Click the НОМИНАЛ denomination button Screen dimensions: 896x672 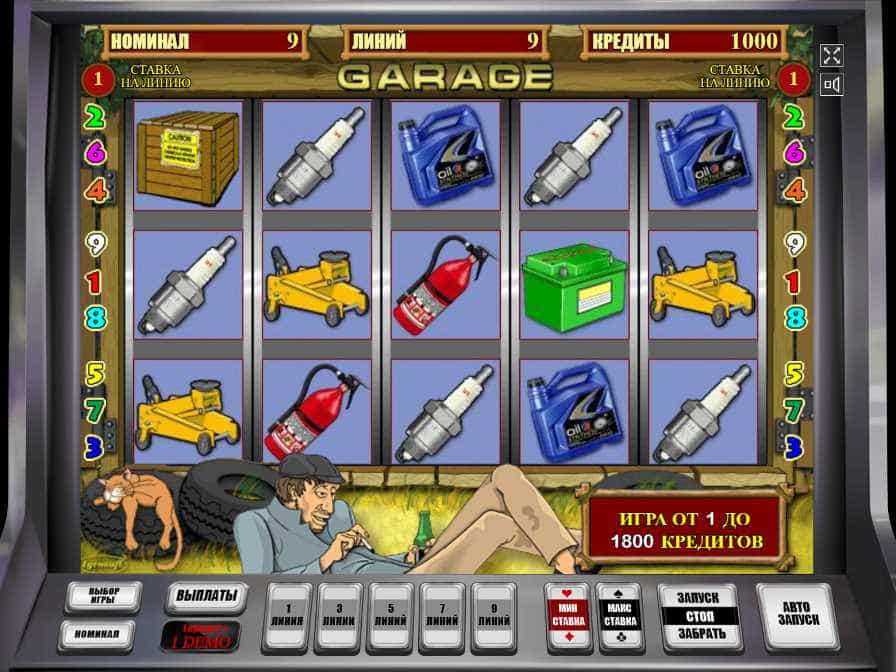click(97, 635)
